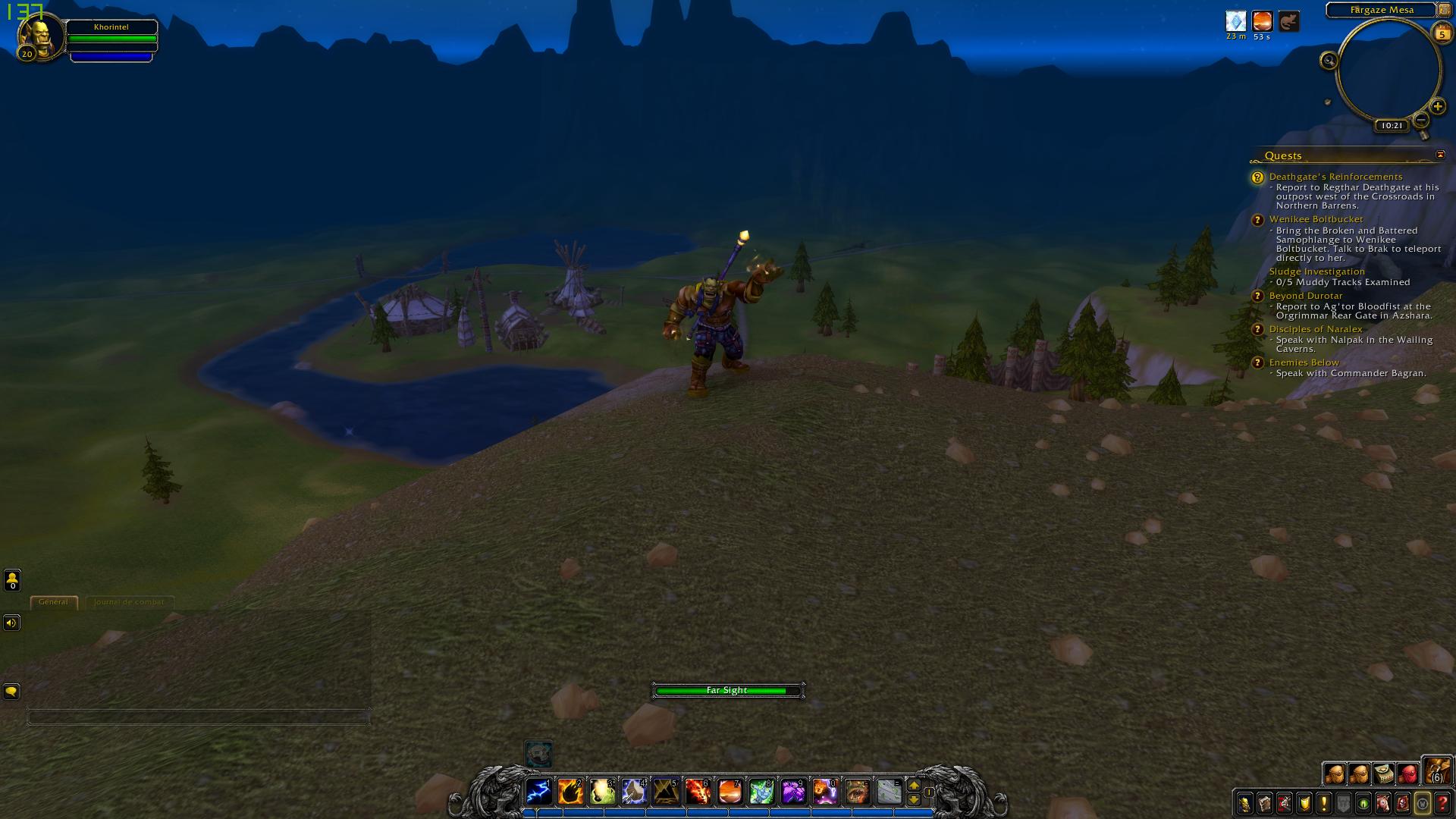The height and width of the screenshot is (819, 1456).
Task: Switch to the next action bar page
Action: (914, 786)
